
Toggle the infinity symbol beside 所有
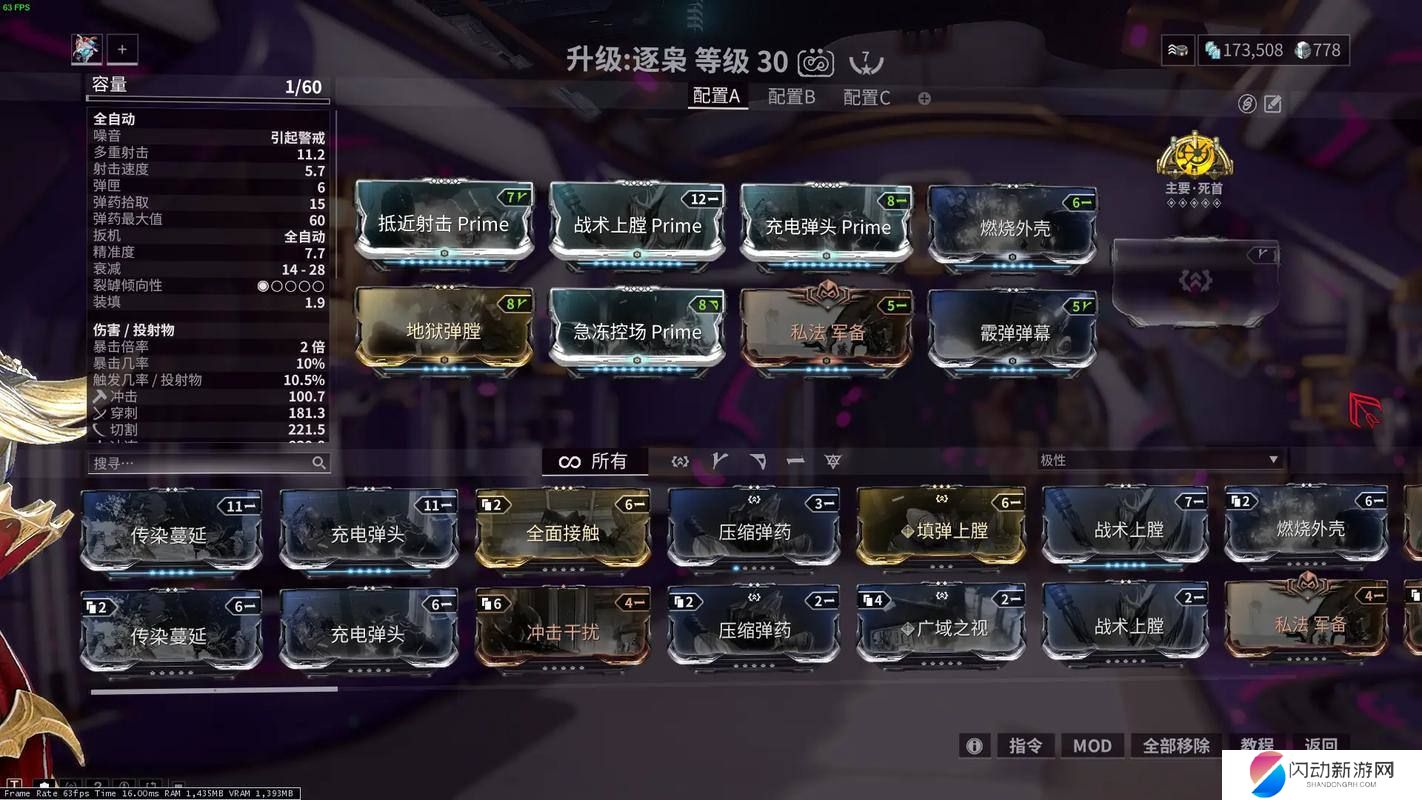[x=570, y=461]
